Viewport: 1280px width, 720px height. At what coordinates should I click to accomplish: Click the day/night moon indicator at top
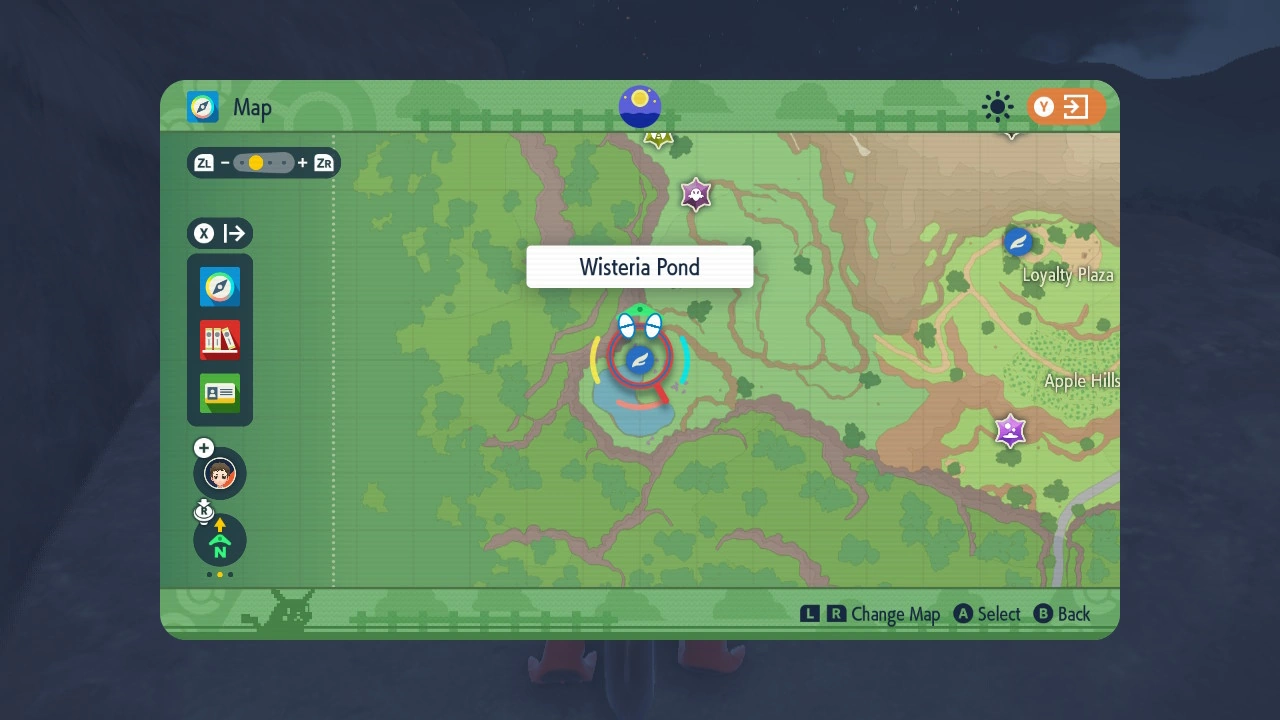pyautogui.click(x=639, y=107)
